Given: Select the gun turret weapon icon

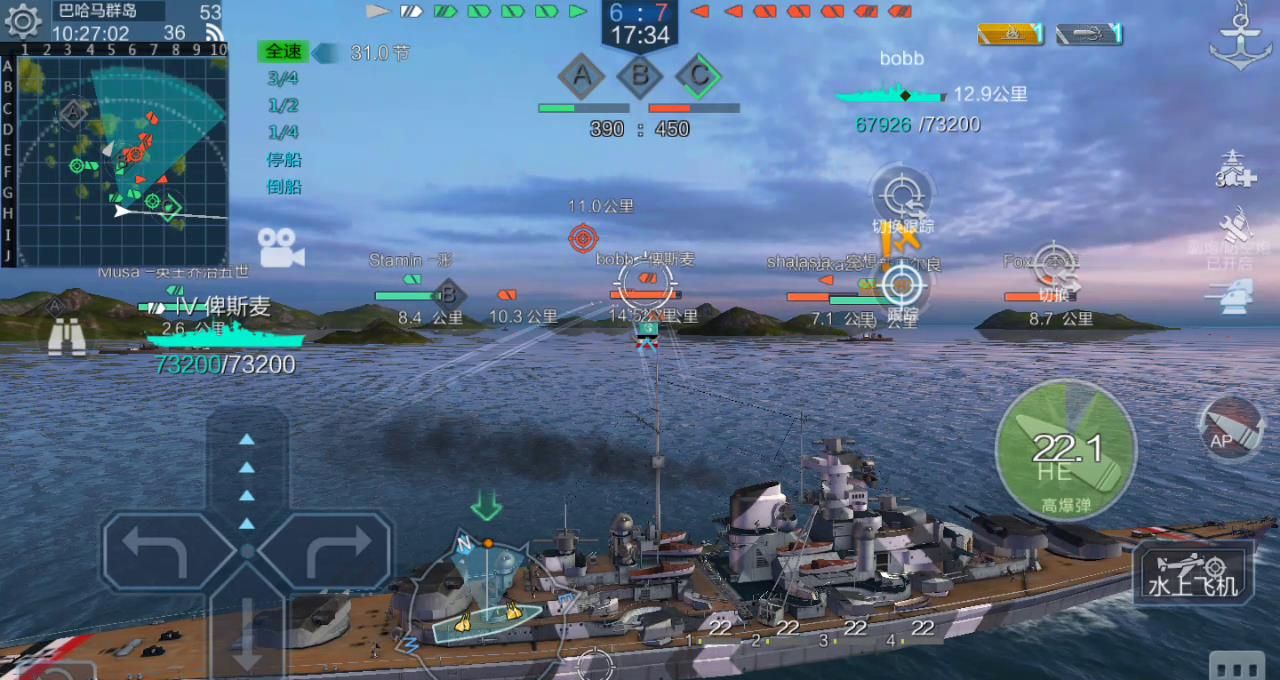Looking at the screenshot, I should tap(1236, 295).
